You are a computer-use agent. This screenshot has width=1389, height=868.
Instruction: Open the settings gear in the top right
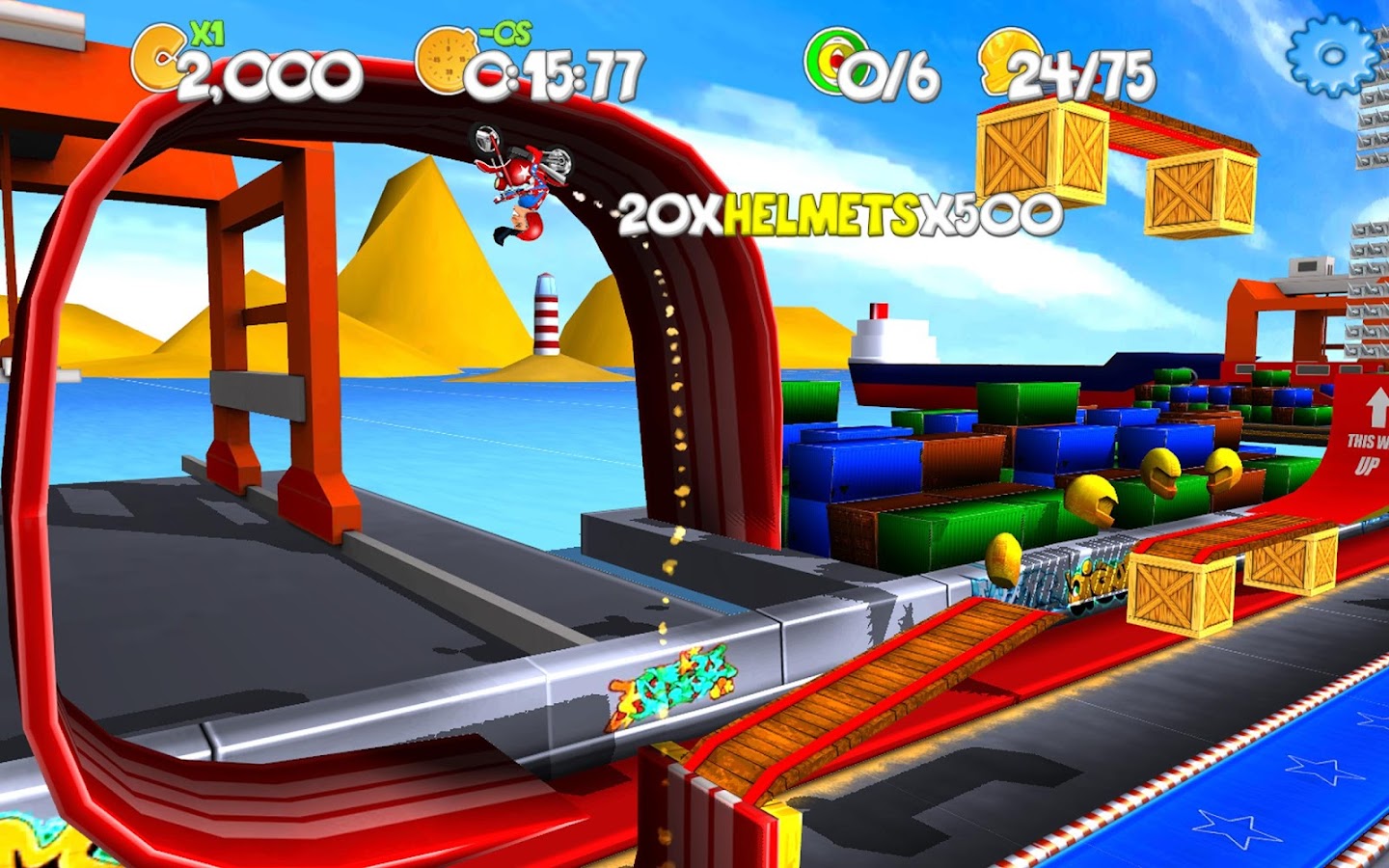tap(1331, 53)
